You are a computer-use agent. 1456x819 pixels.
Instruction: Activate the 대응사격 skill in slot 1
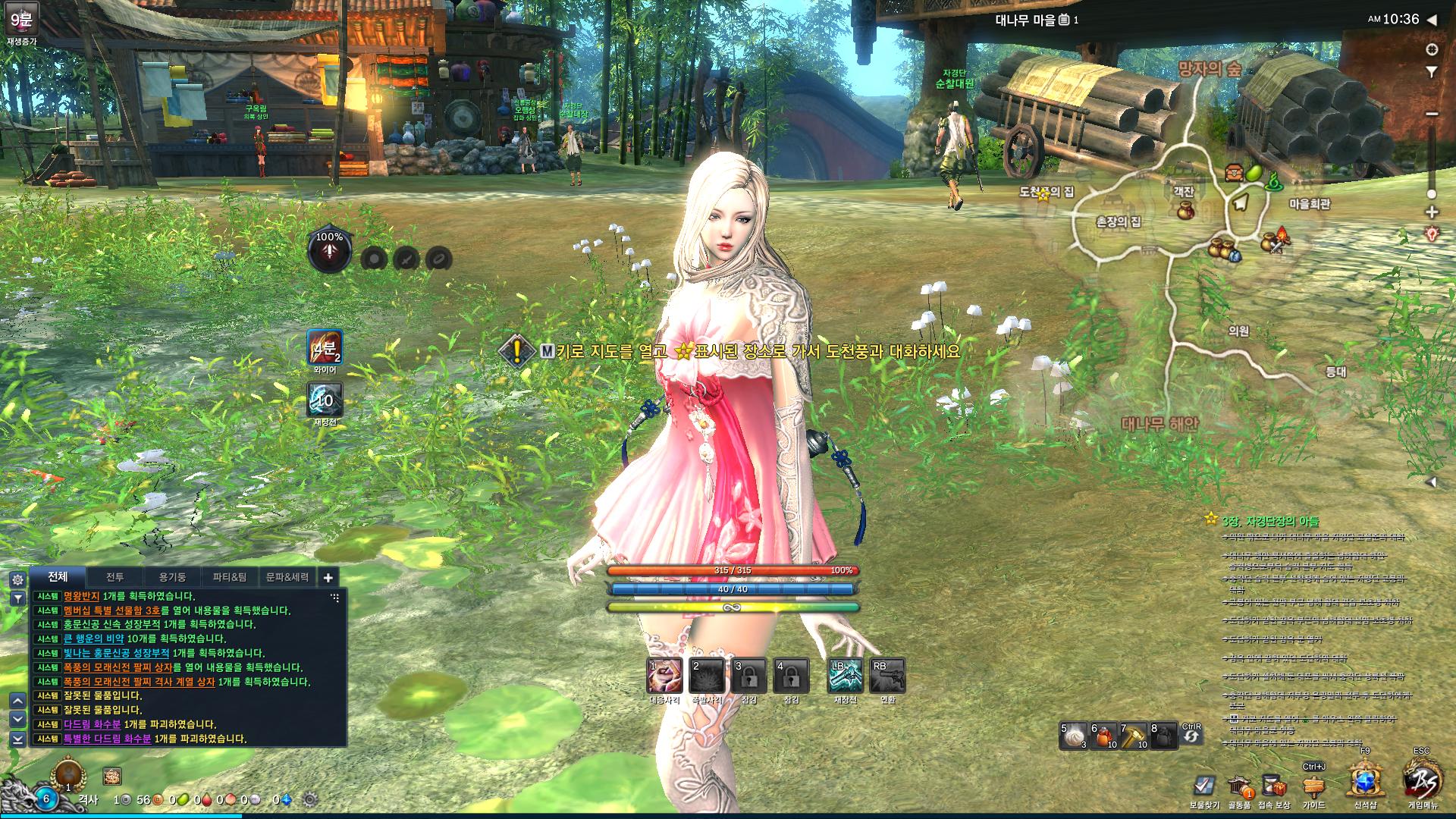(664, 676)
